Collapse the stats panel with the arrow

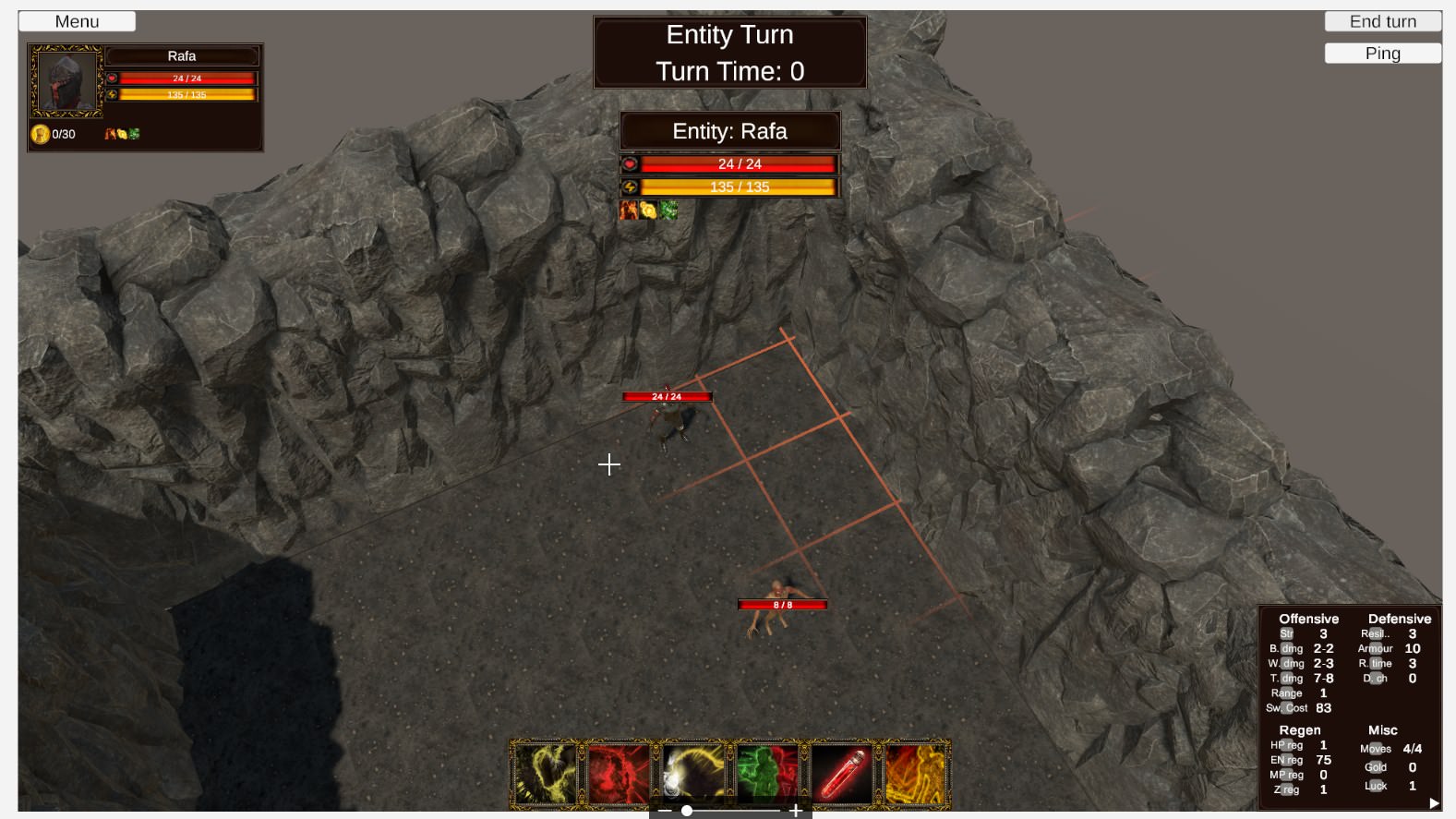pyautogui.click(x=1434, y=803)
